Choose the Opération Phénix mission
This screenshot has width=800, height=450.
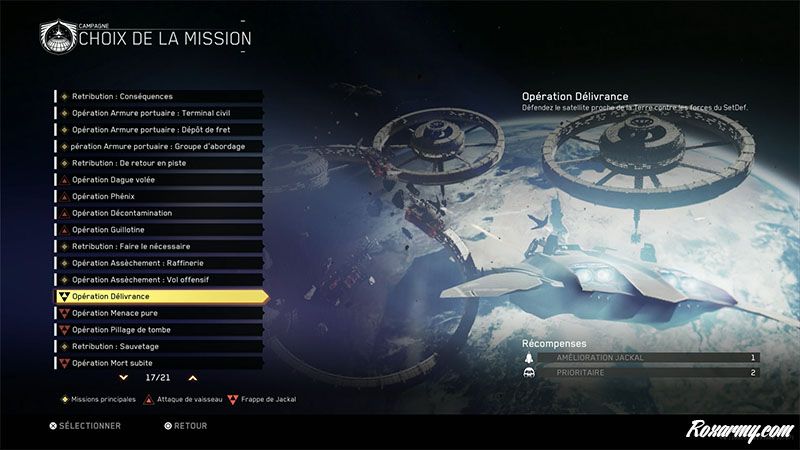click(x=160, y=196)
